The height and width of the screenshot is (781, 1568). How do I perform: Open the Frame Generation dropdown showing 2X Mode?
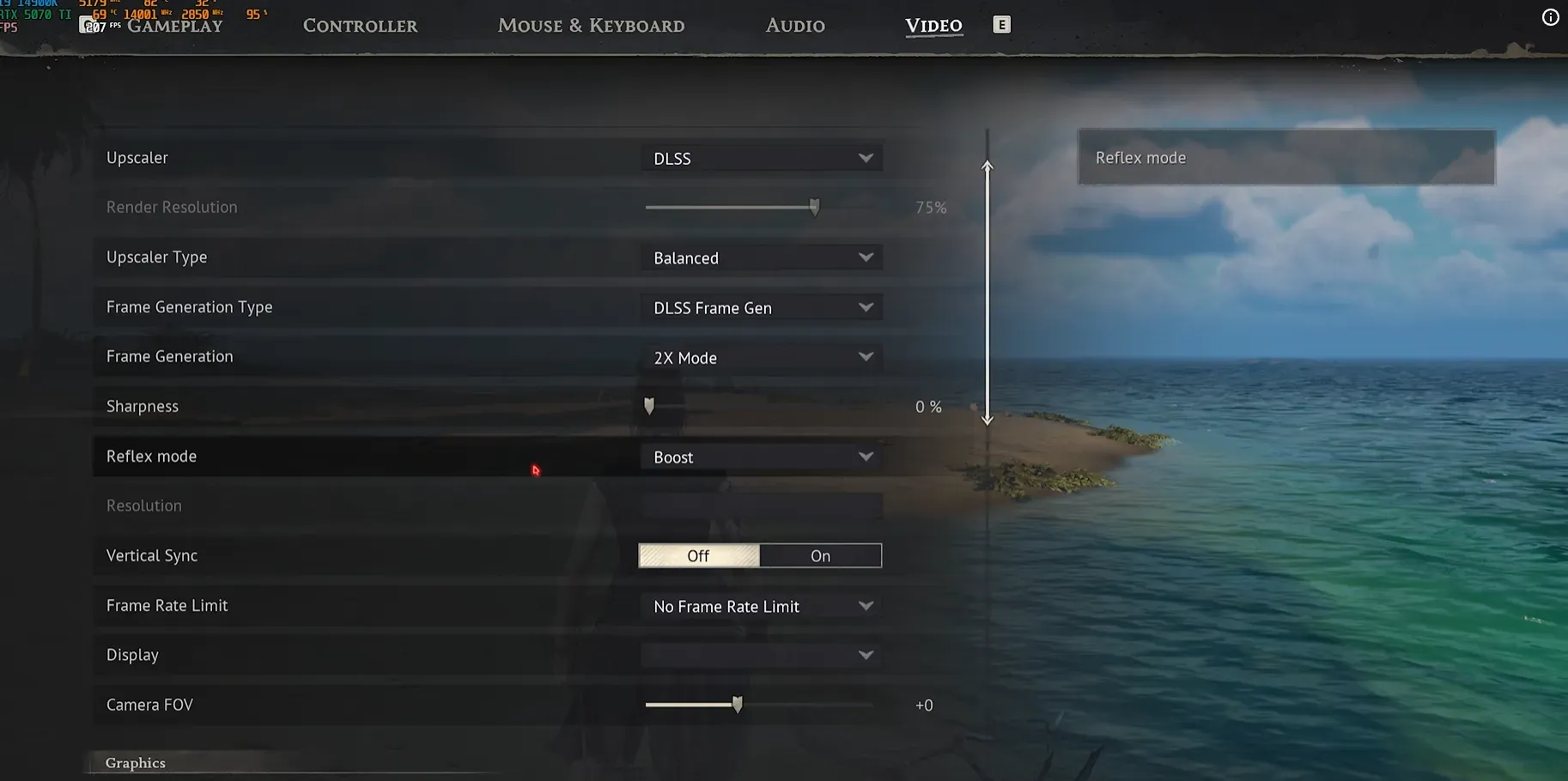coord(761,357)
